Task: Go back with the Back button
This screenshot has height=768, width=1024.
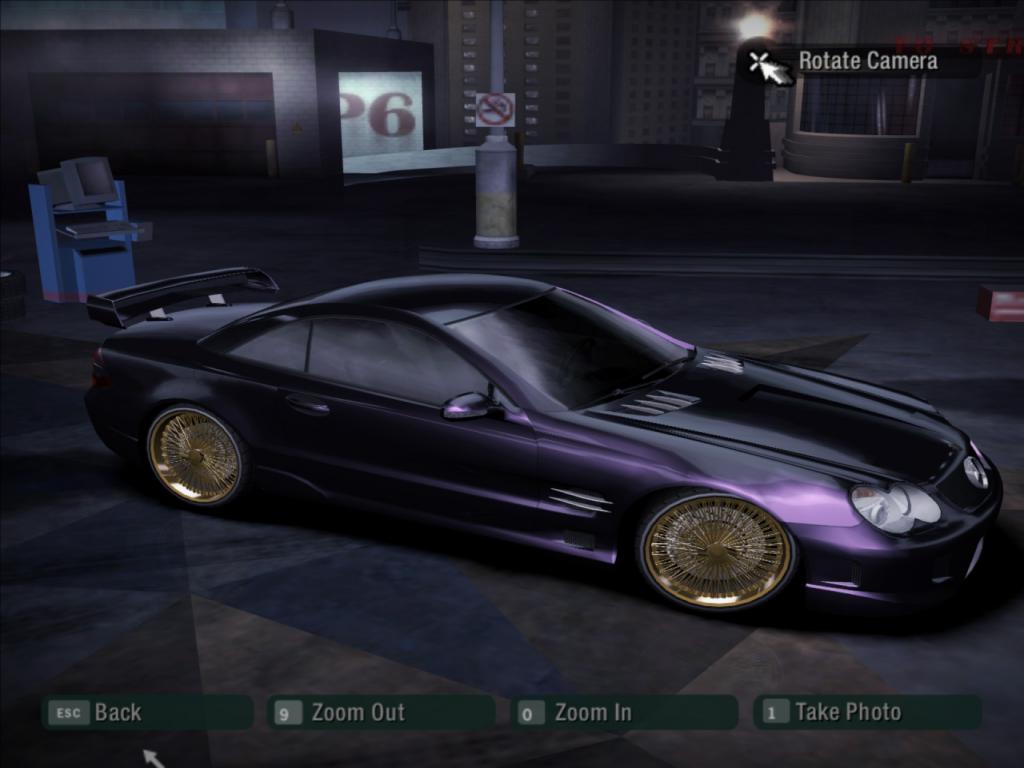Action: click(x=146, y=712)
